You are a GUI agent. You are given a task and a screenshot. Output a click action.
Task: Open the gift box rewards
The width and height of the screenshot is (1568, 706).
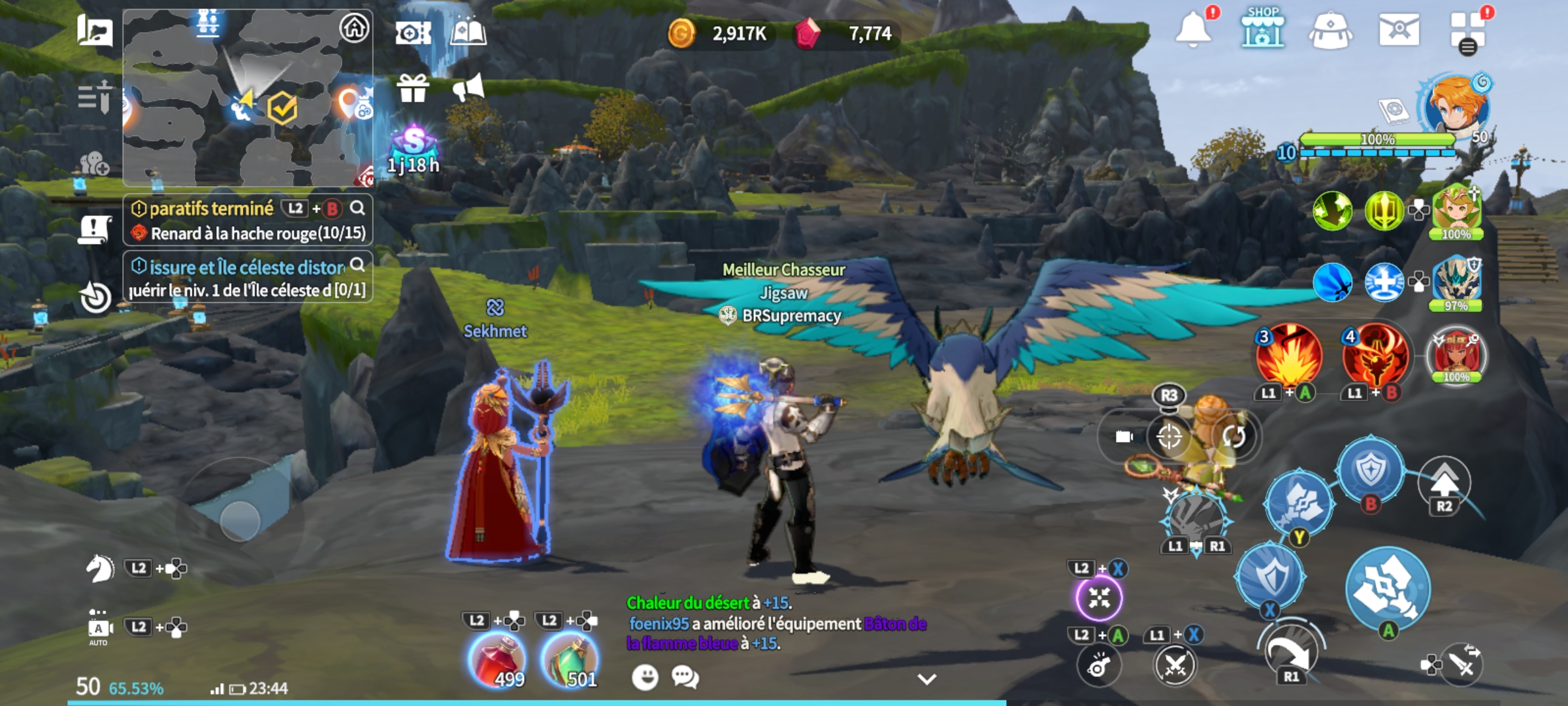413,88
